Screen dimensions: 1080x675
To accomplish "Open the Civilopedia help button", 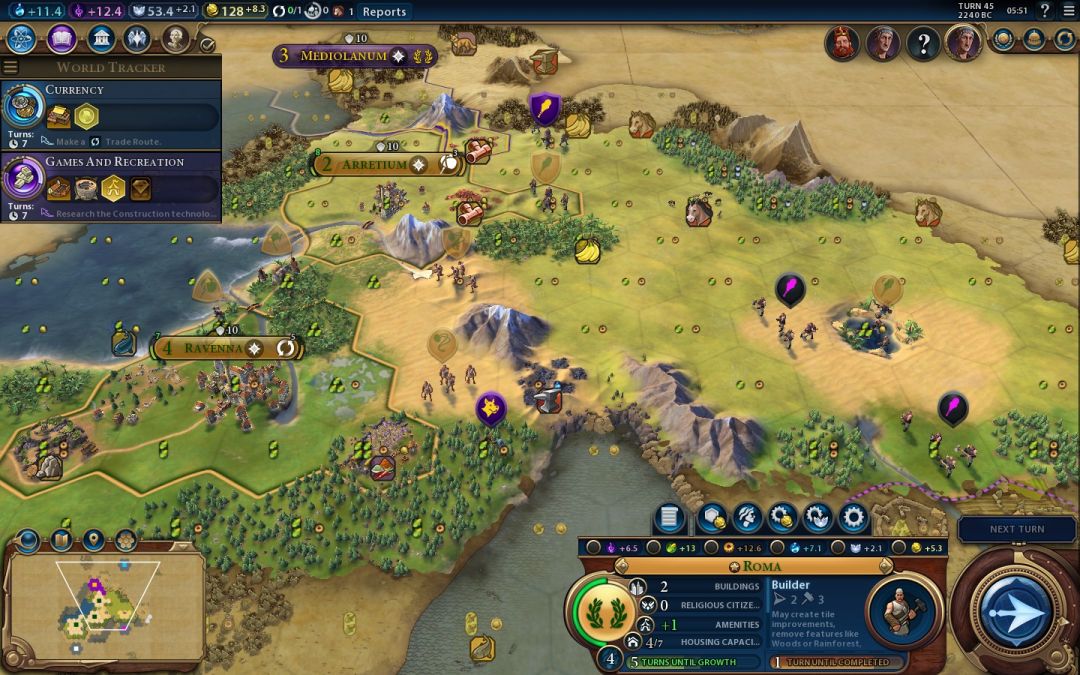I will point(1045,11).
